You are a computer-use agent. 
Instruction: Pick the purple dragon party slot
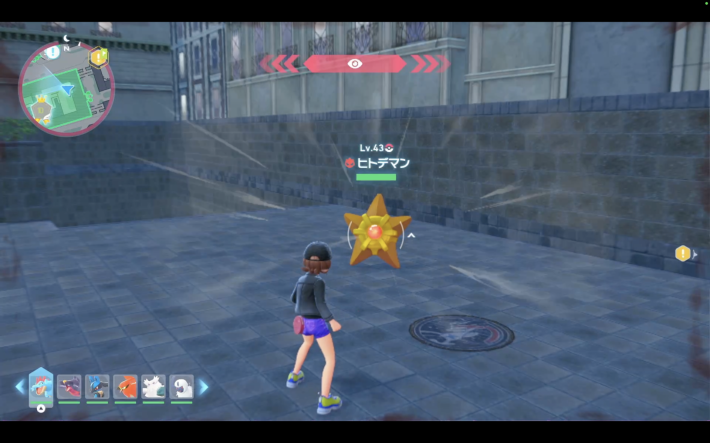click(x=69, y=386)
